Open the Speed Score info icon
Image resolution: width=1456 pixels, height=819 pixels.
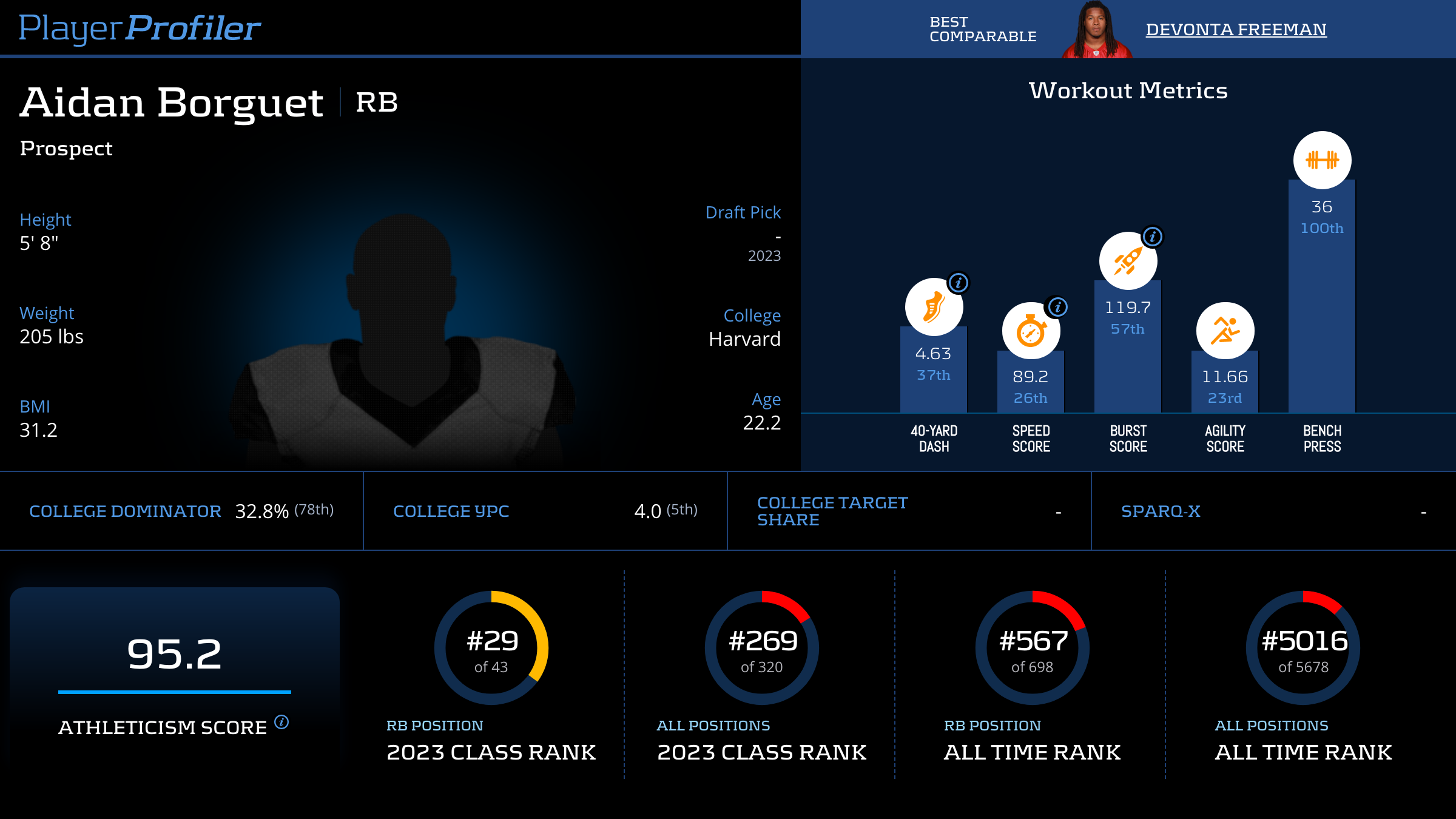point(1057,307)
